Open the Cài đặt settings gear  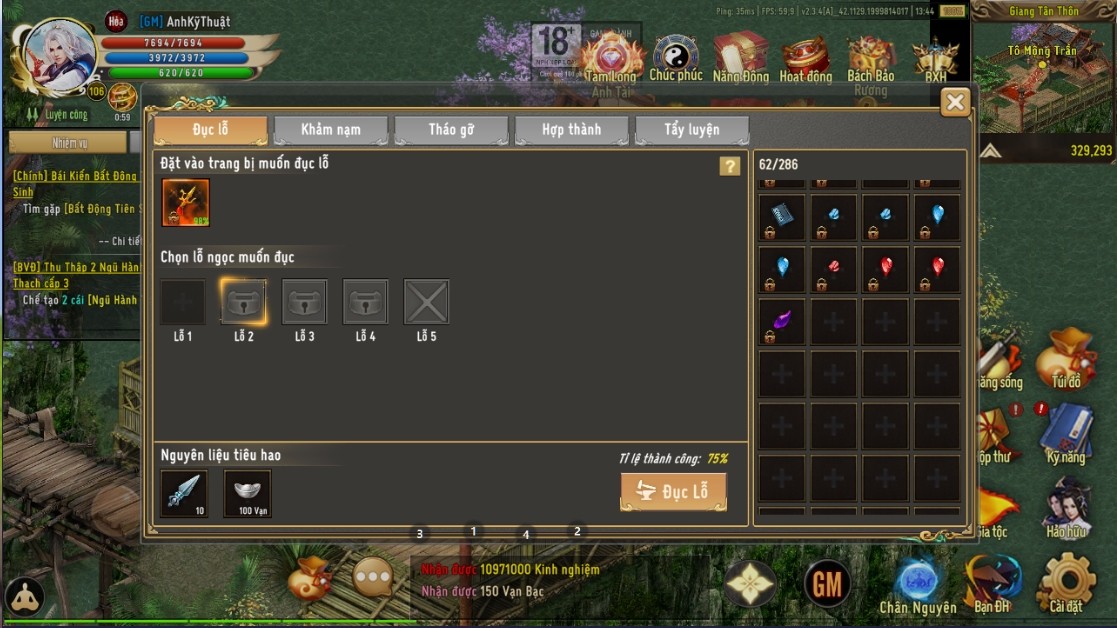(x=1066, y=583)
